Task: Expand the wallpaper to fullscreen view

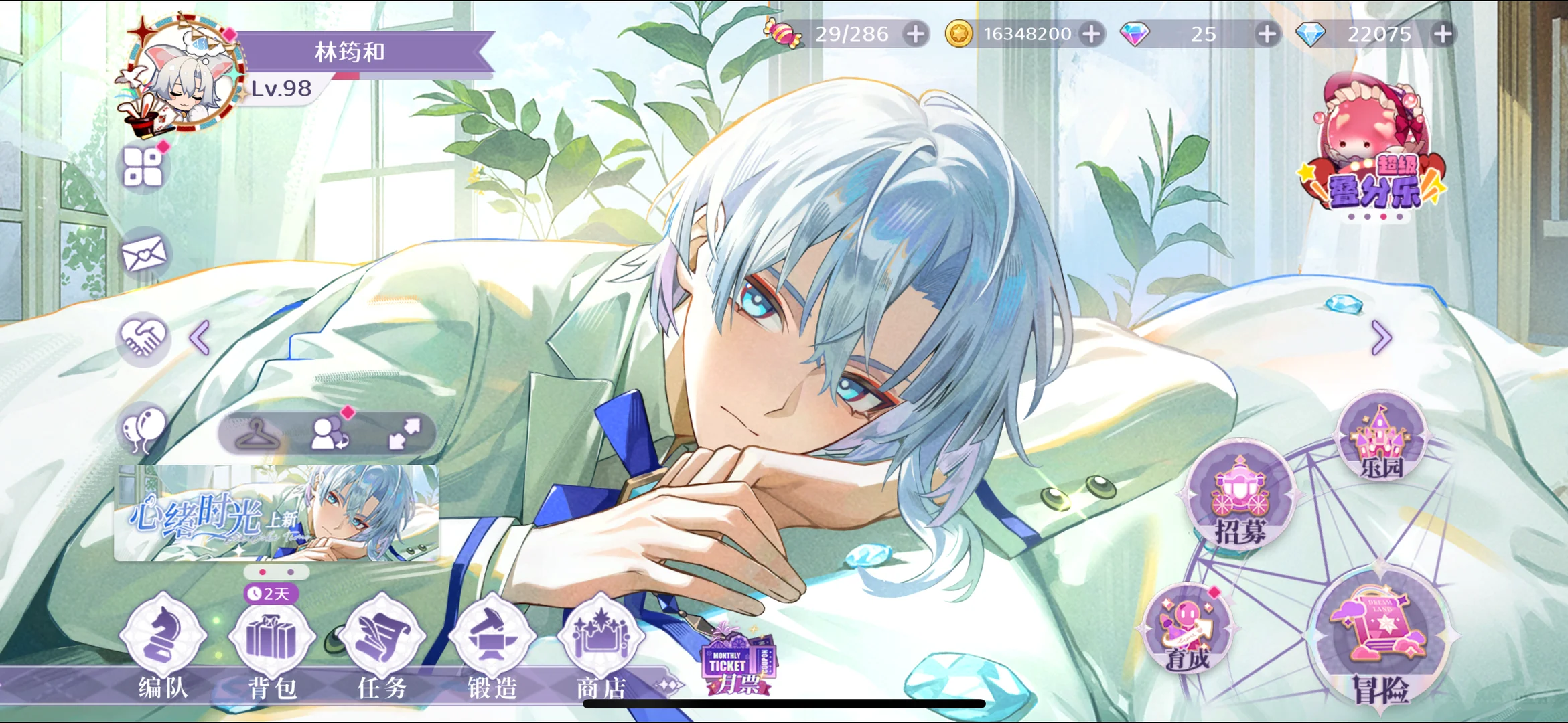Action: click(405, 433)
